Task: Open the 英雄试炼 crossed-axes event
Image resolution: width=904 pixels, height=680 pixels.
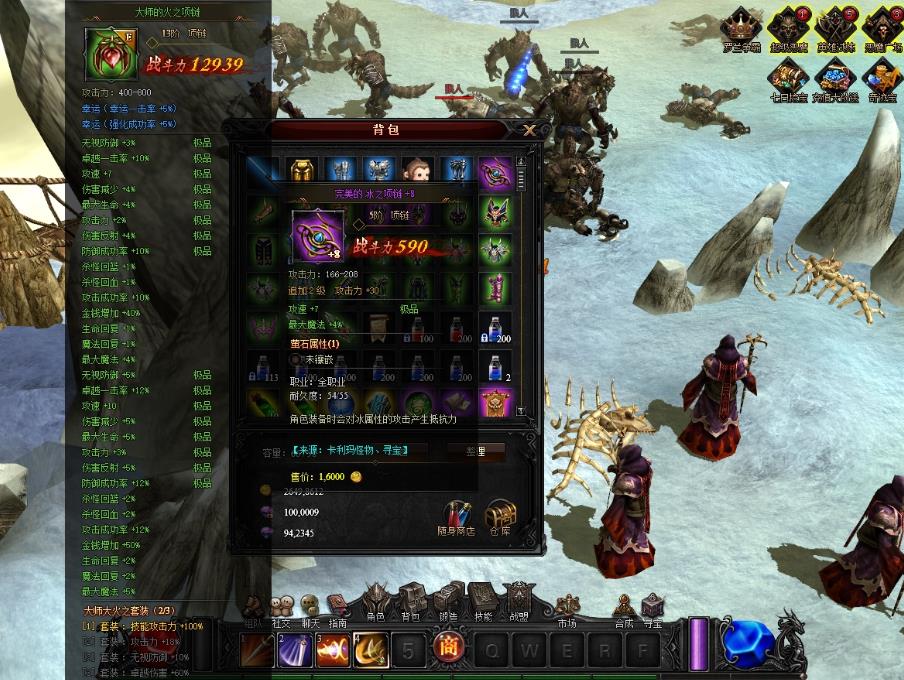Action: 836,27
